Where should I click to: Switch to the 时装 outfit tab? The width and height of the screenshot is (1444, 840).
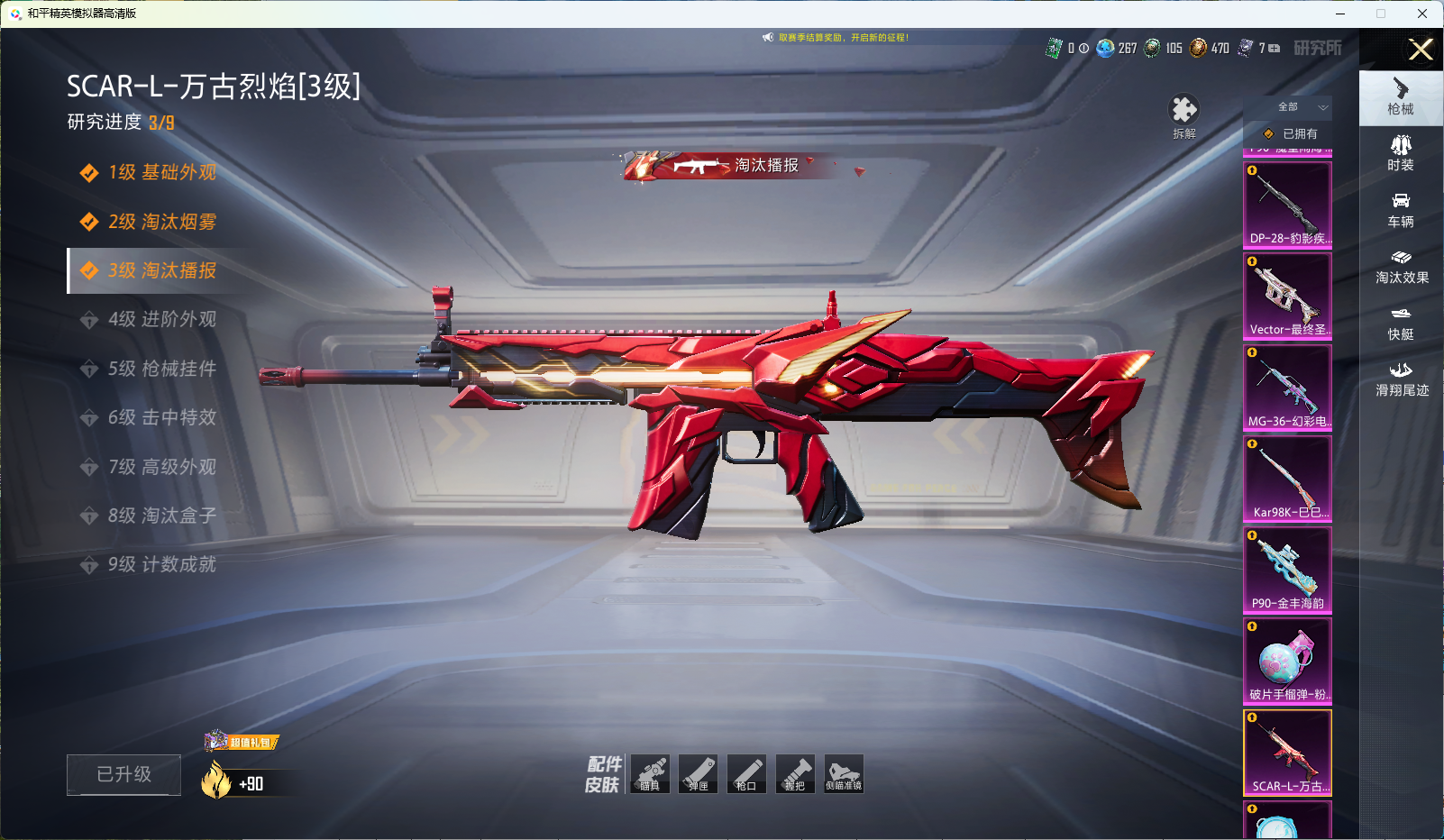pos(1401,153)
